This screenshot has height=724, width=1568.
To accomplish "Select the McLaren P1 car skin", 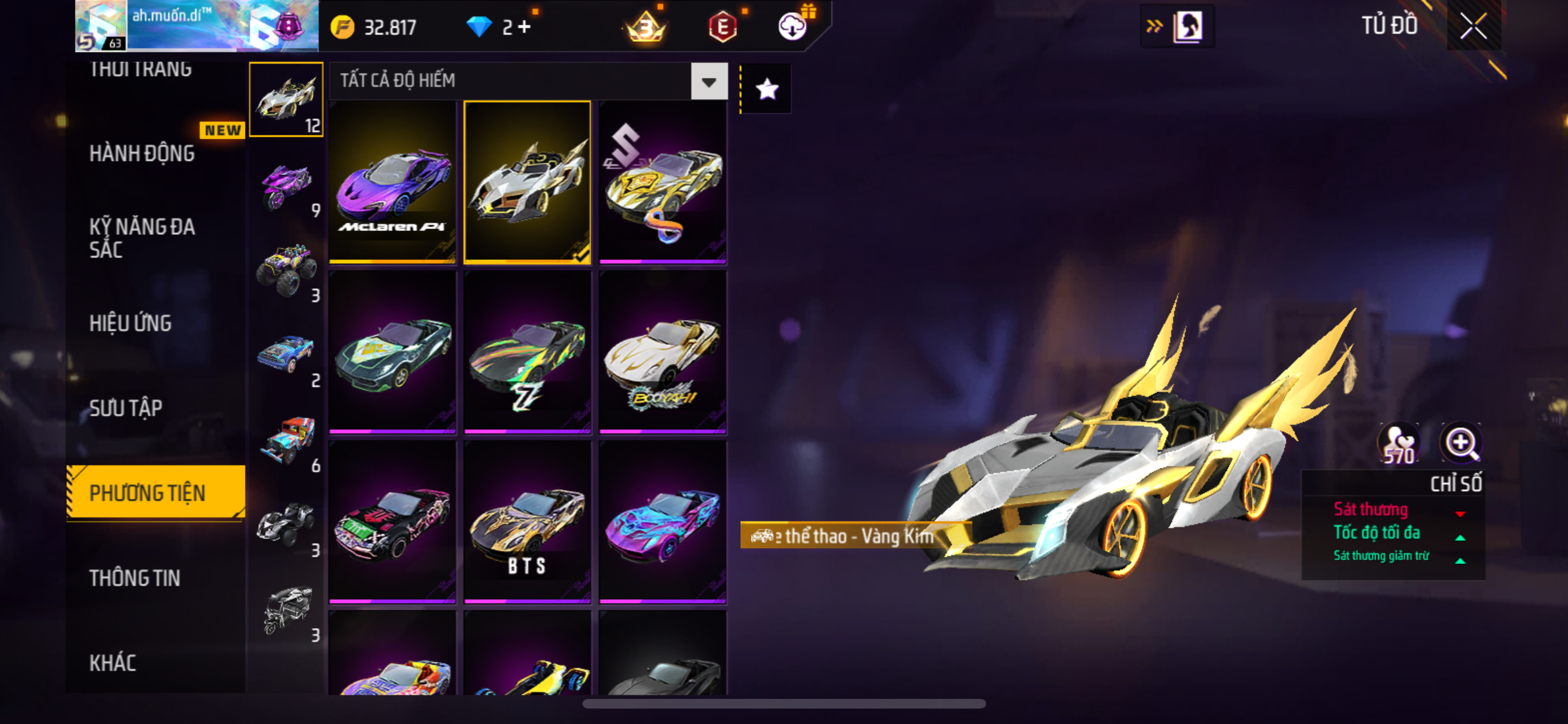I will coord(392,182).
